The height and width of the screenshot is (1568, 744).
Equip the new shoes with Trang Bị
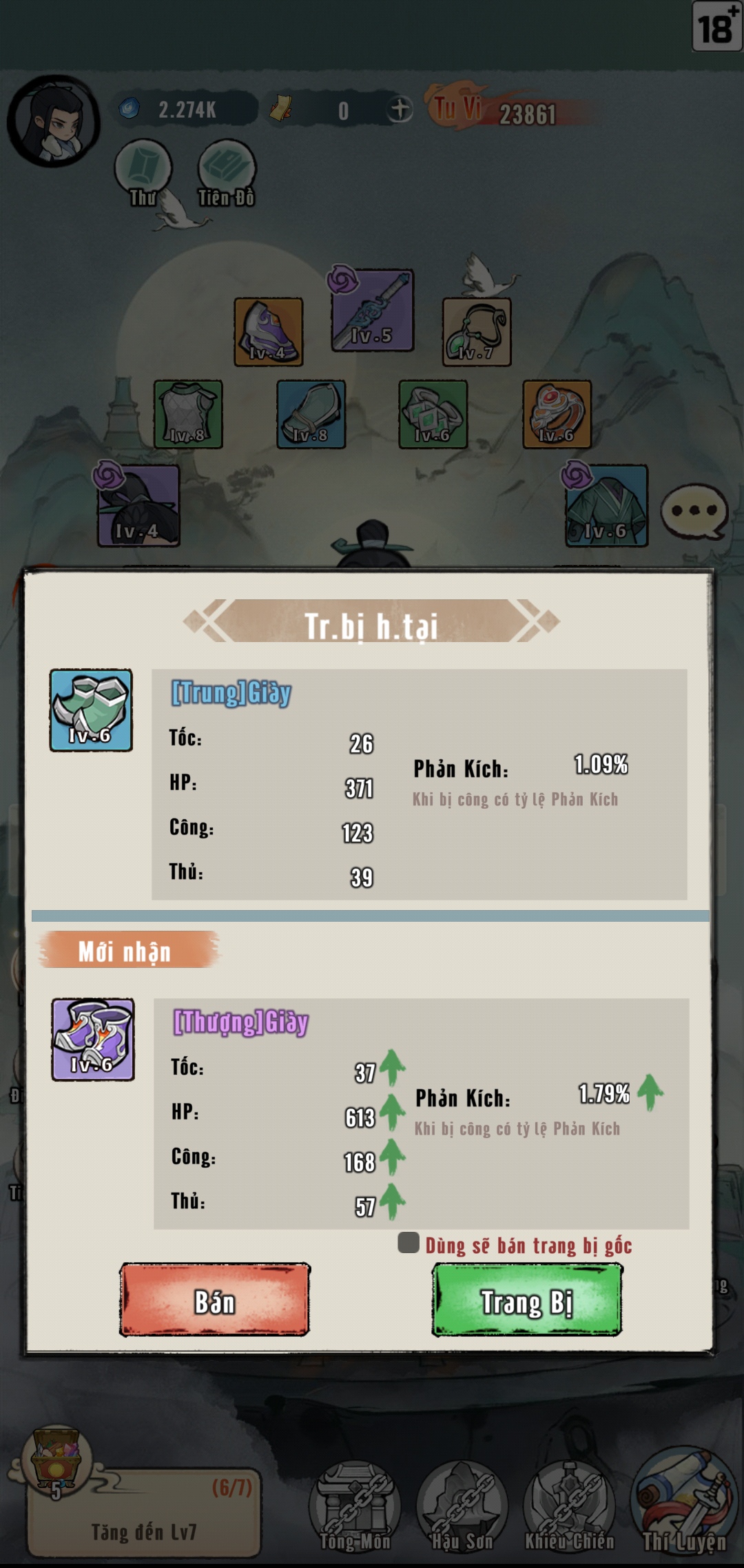point(527,1300)
